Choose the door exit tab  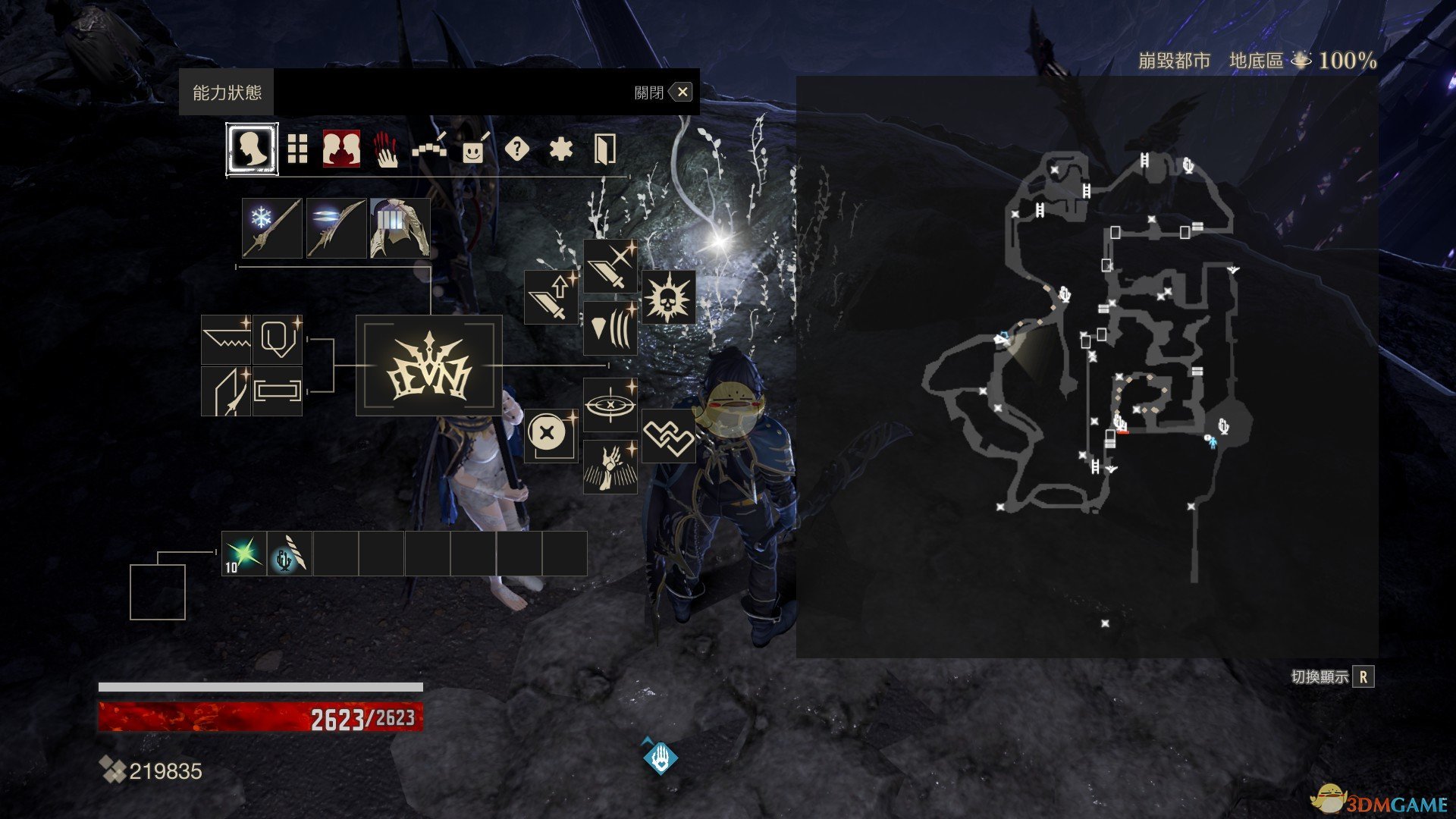pos(604,149)
